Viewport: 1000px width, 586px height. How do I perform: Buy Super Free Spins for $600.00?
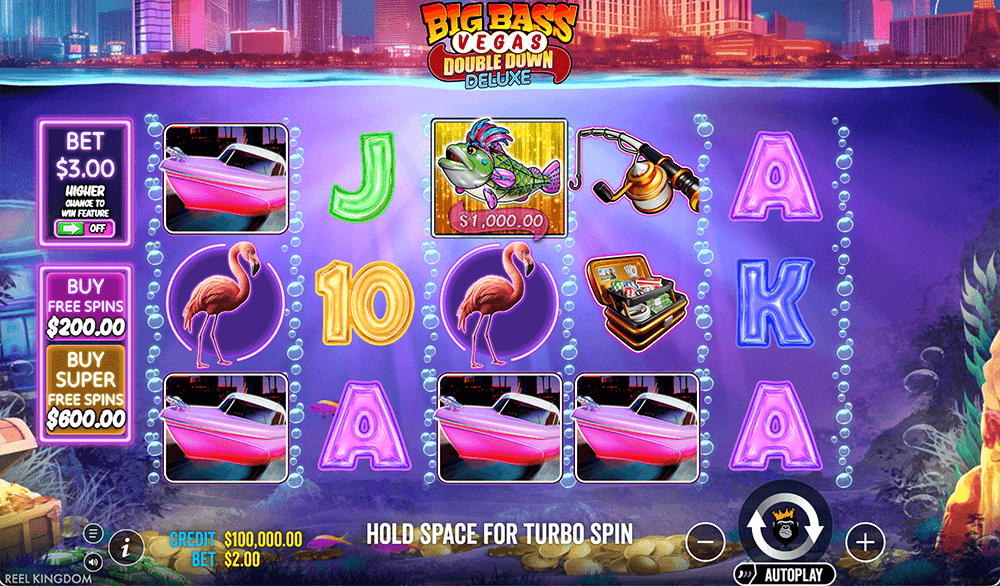[x=85, y=390]
